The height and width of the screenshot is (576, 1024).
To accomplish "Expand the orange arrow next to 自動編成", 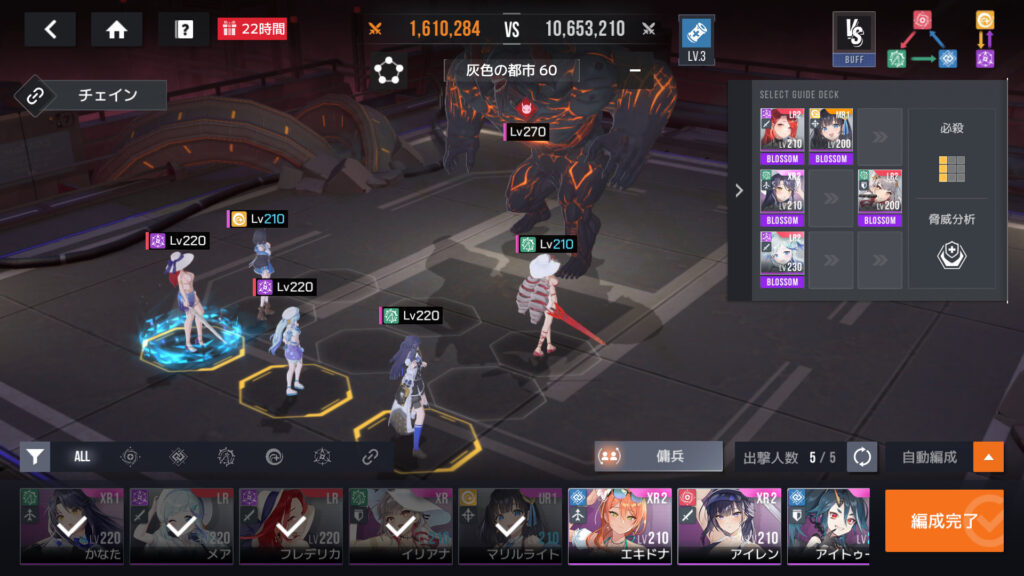I will click(988, 457).
